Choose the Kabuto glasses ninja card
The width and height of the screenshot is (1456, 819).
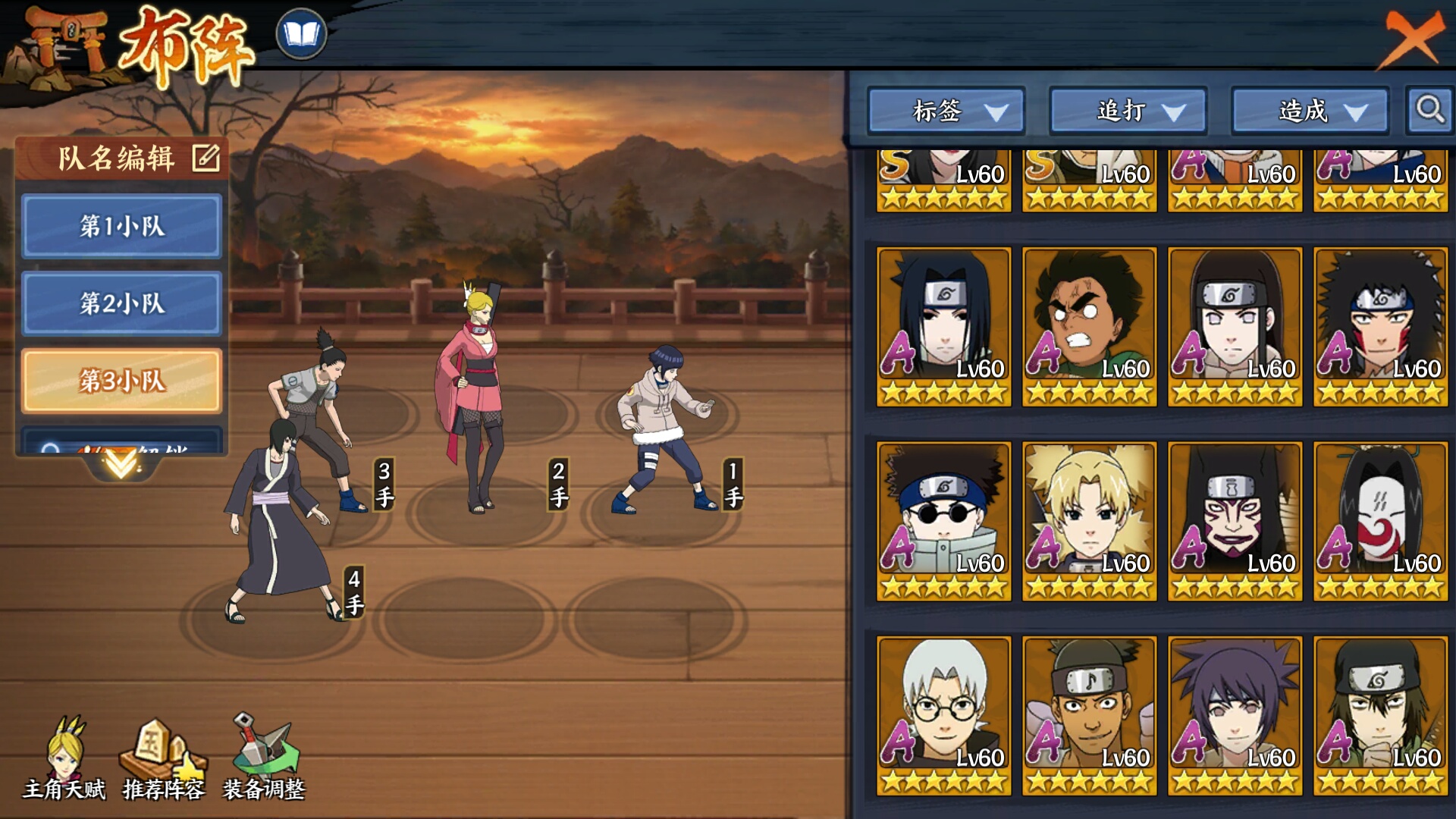click(x=944, y=715)
